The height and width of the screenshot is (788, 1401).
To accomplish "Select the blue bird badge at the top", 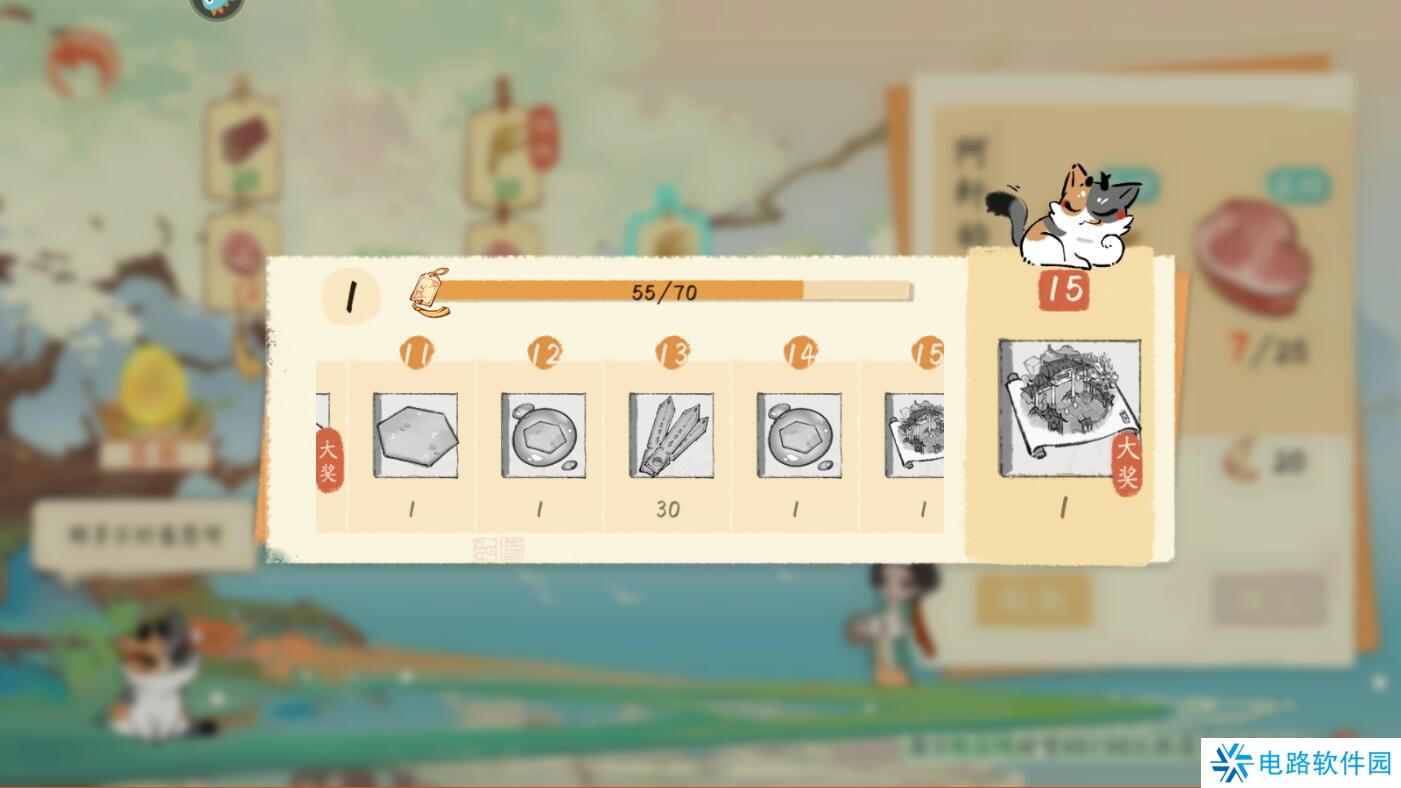I will [x=216, y=8].
